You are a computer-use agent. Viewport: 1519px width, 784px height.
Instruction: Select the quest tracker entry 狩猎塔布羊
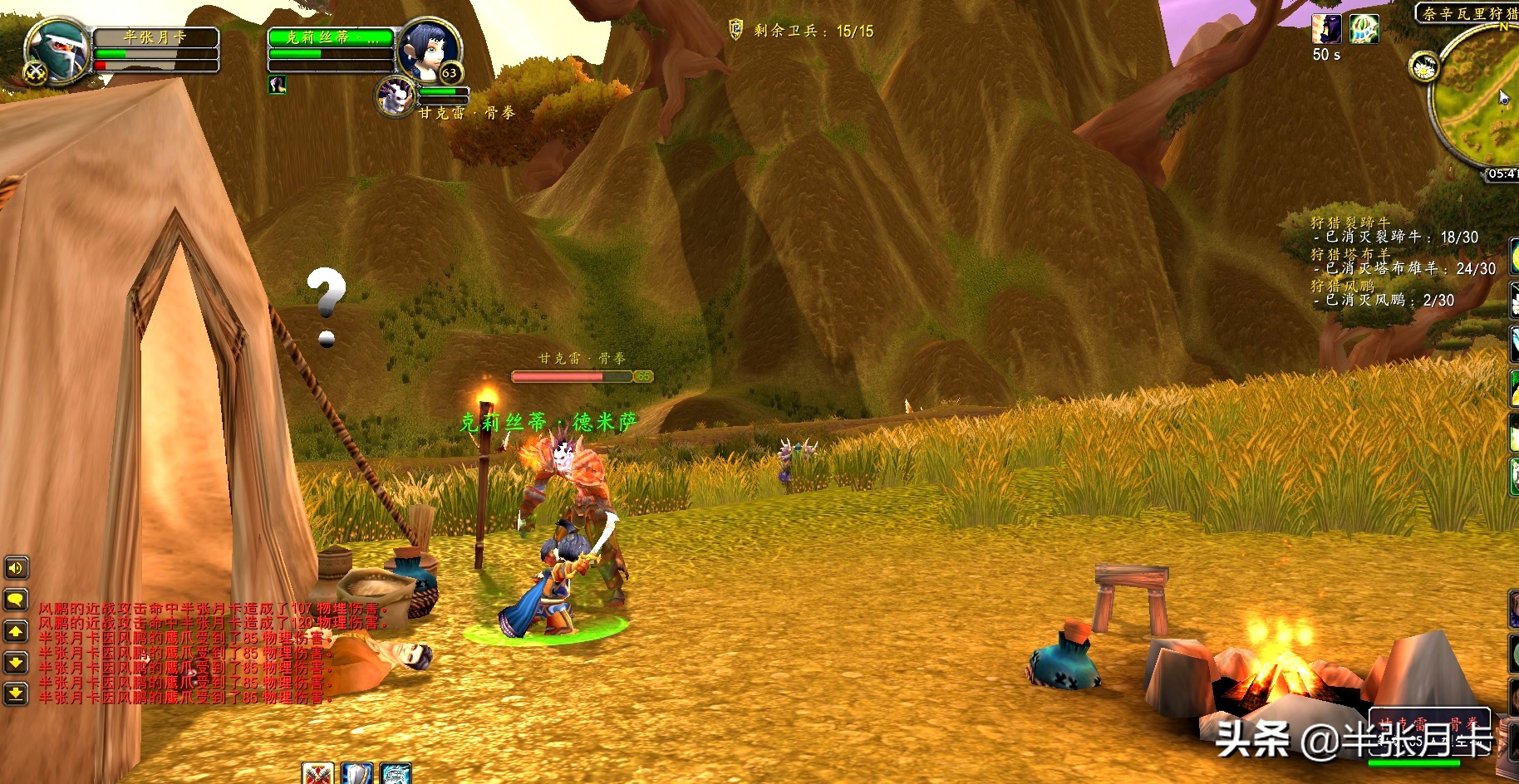1349,254
